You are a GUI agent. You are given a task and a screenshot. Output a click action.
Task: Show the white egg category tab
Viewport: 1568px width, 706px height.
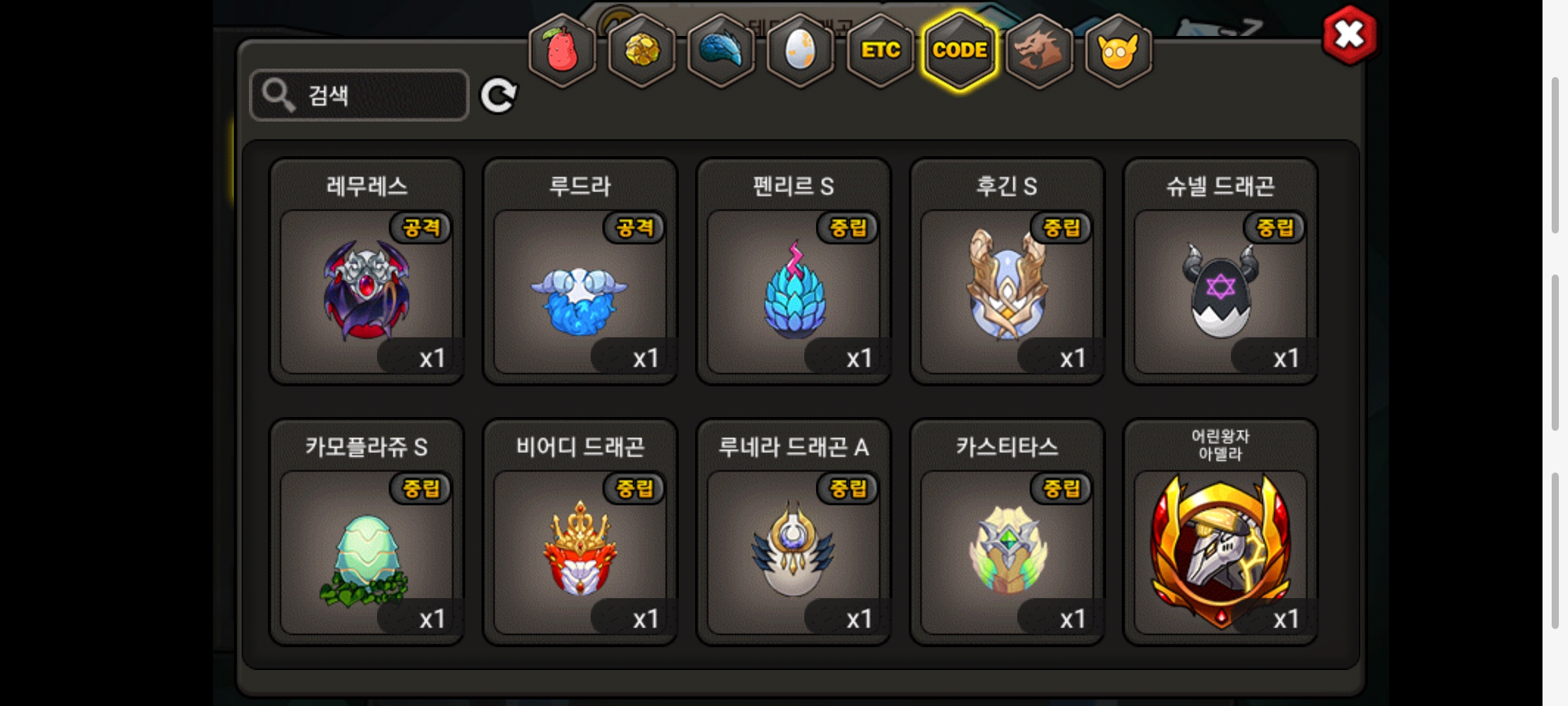800,51
